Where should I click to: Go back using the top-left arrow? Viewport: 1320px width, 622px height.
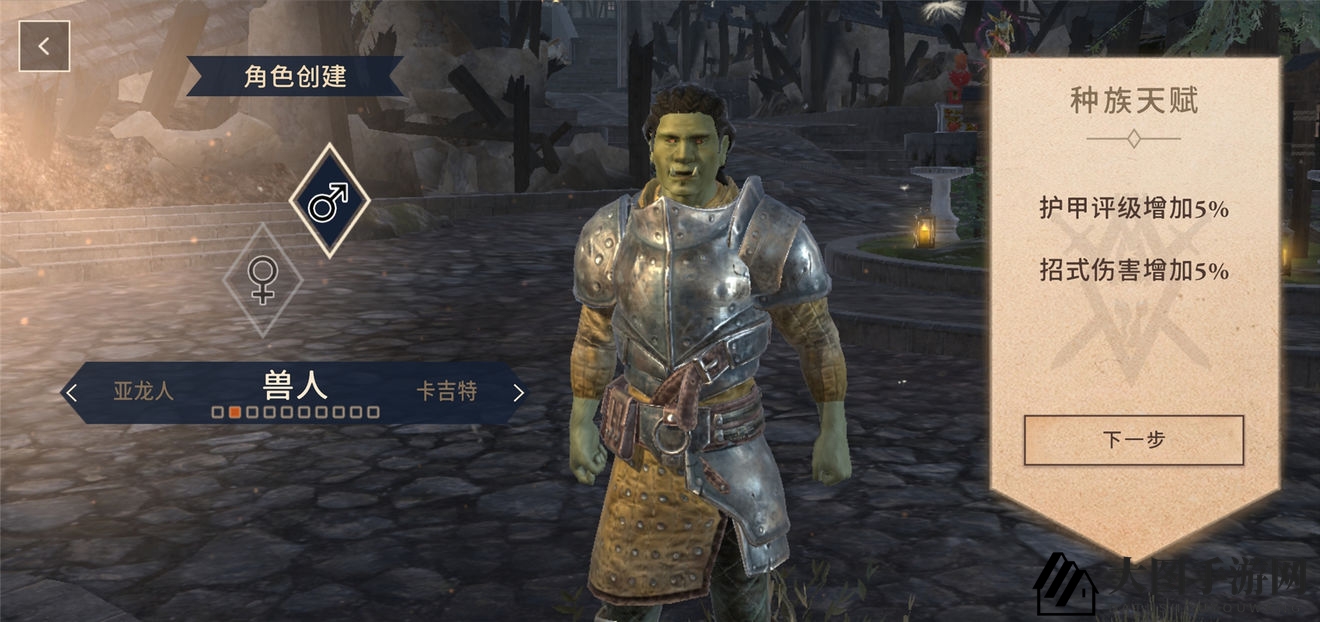(44, 46)
